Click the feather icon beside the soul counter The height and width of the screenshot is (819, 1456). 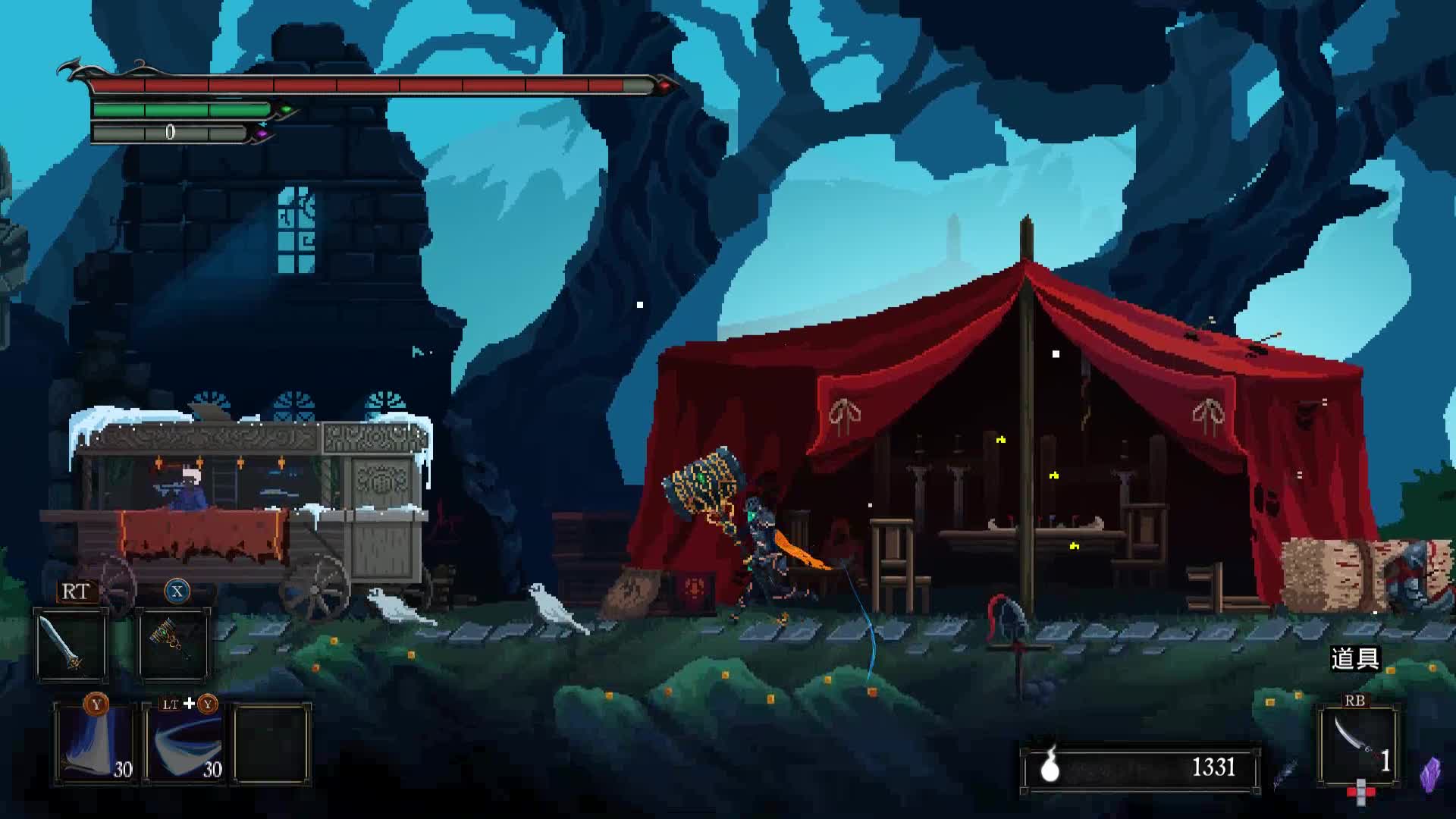1285,774
